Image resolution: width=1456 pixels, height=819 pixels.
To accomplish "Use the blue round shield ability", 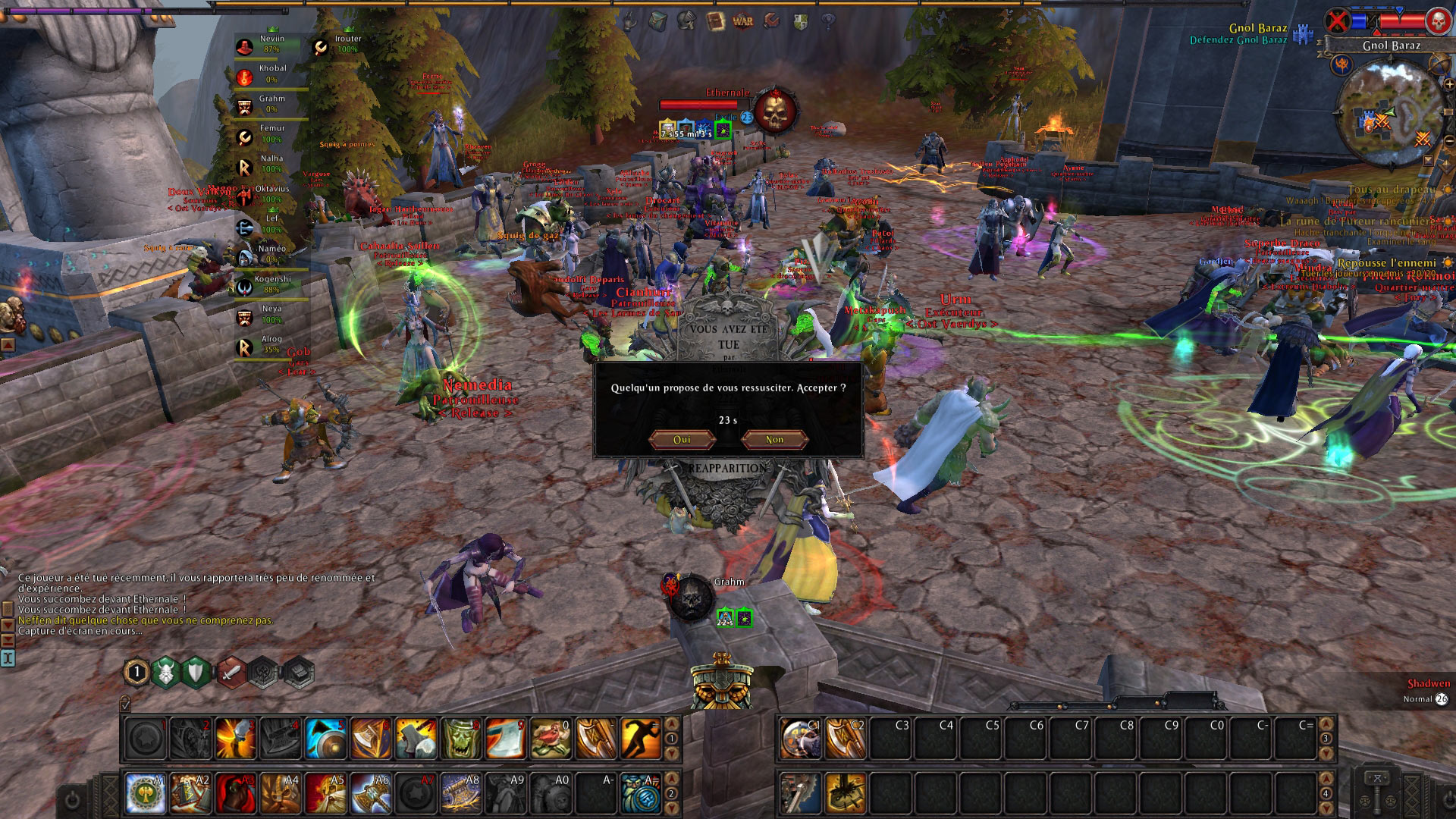I will (x=326, y=738).
